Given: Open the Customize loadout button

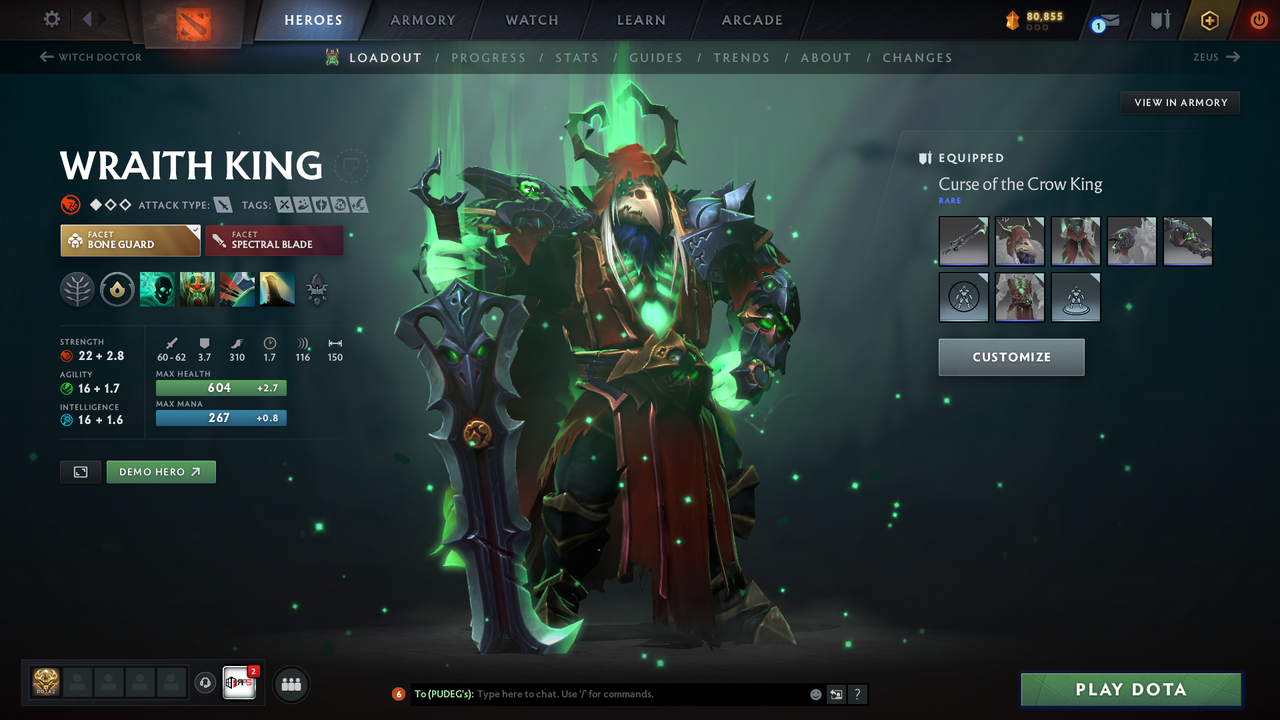Looking at the screenshot, I should [x=1011, y=357].
